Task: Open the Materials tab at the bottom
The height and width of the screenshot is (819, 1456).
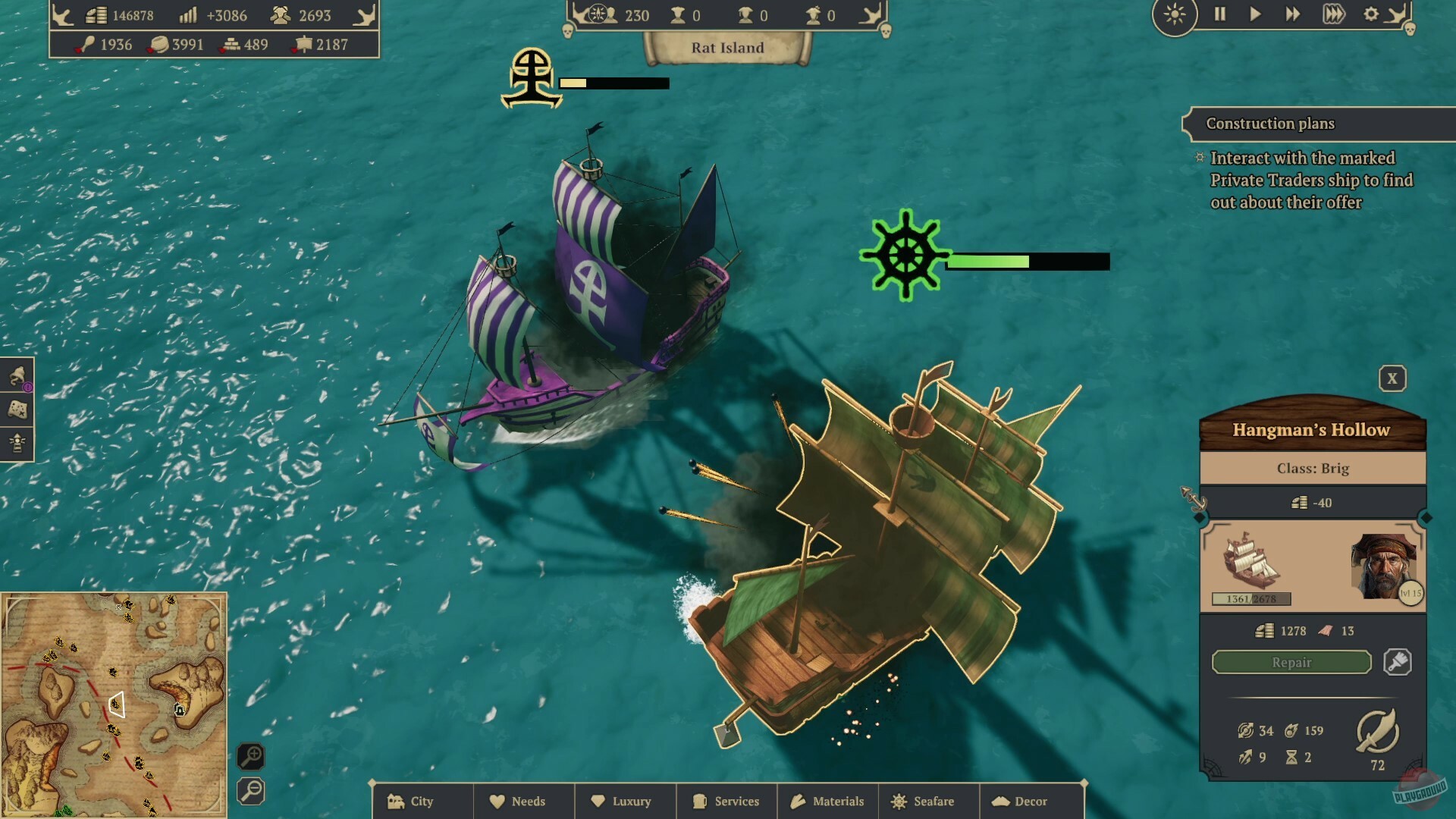Action: pos(828,801)
